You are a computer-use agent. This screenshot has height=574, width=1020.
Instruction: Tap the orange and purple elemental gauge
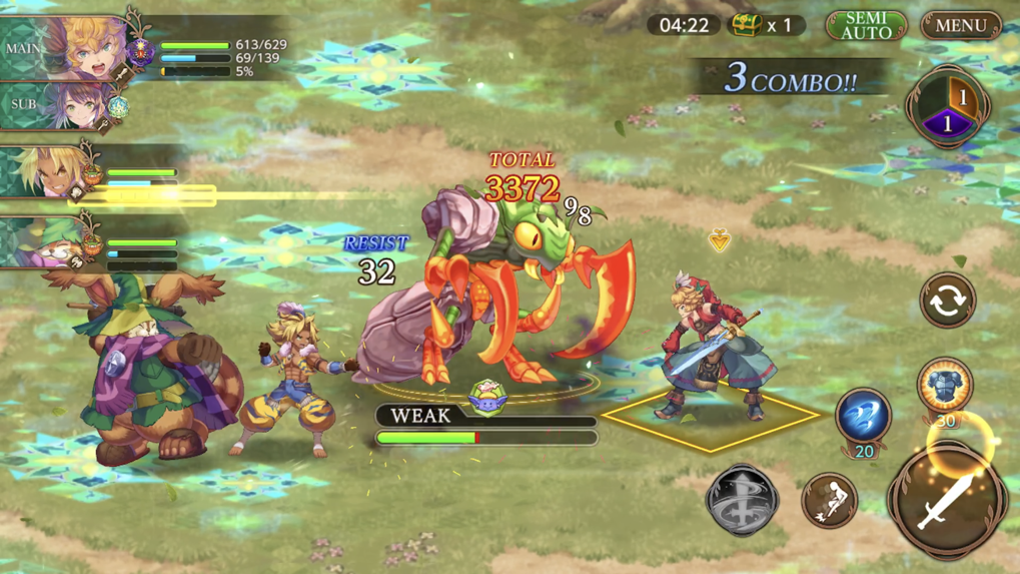(x=948, y=108)
